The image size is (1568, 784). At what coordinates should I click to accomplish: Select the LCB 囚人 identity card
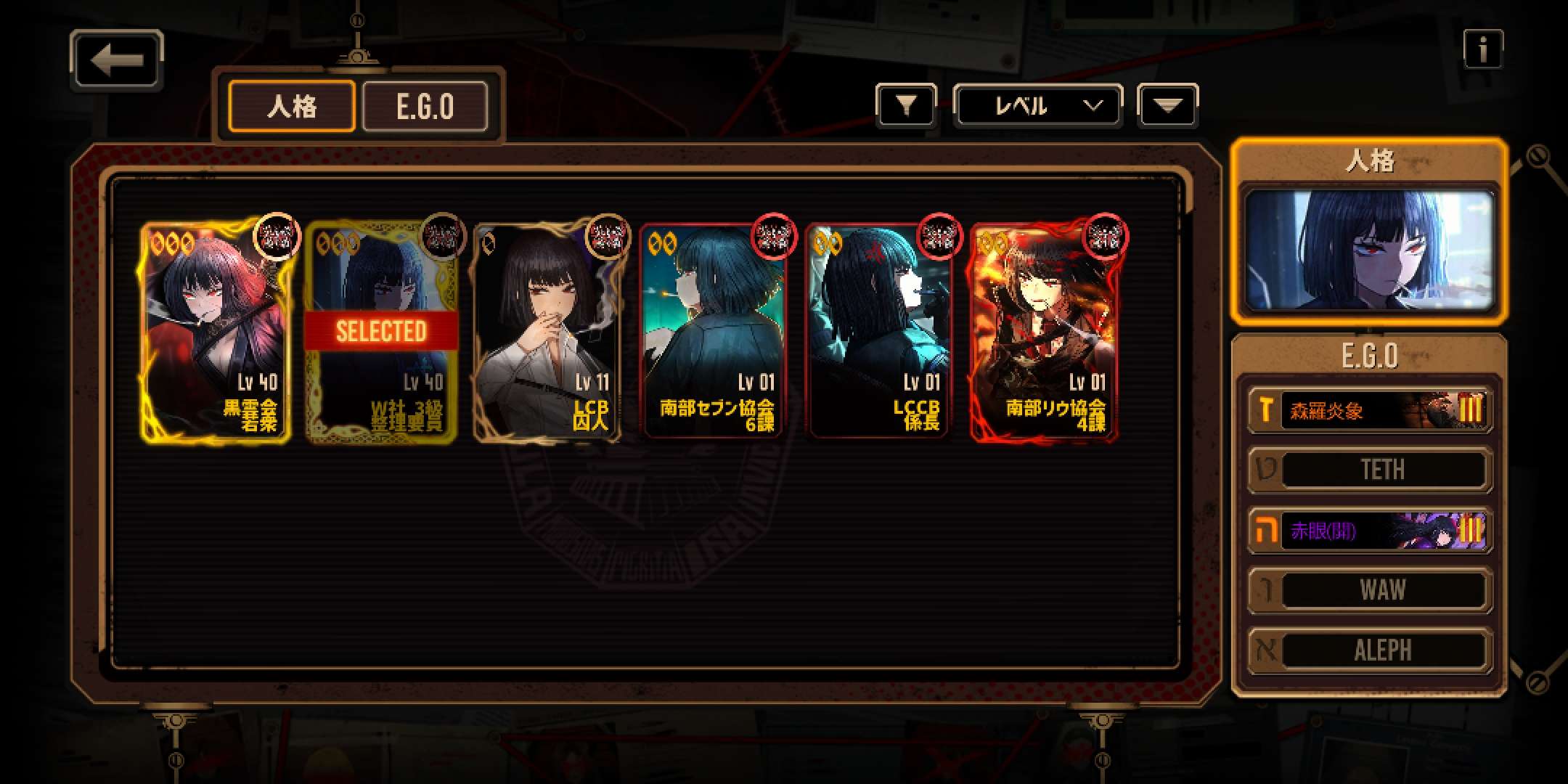pos(547,331)
